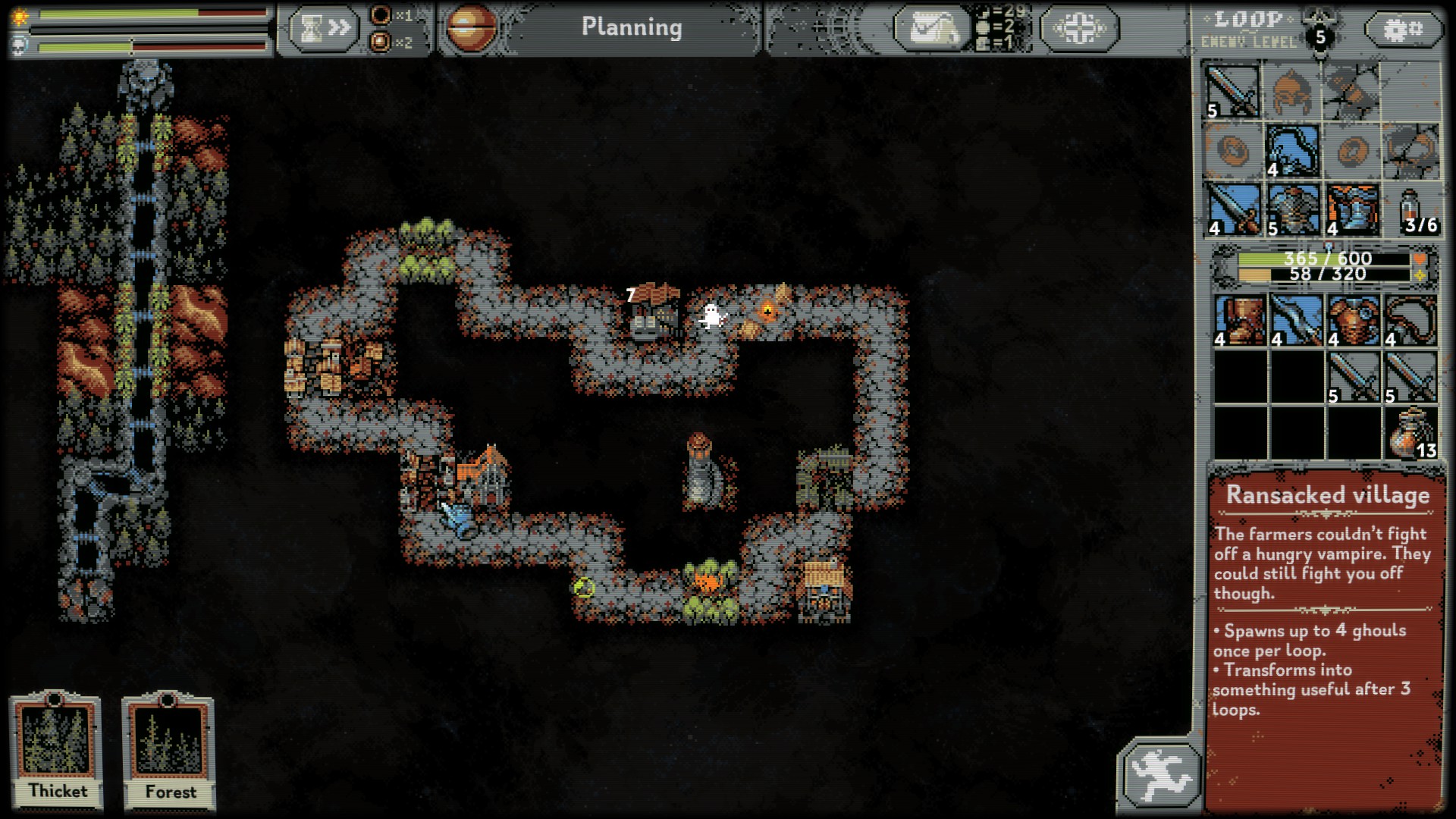Pick the blue level 4 blade in inventory

point(1296,321)
